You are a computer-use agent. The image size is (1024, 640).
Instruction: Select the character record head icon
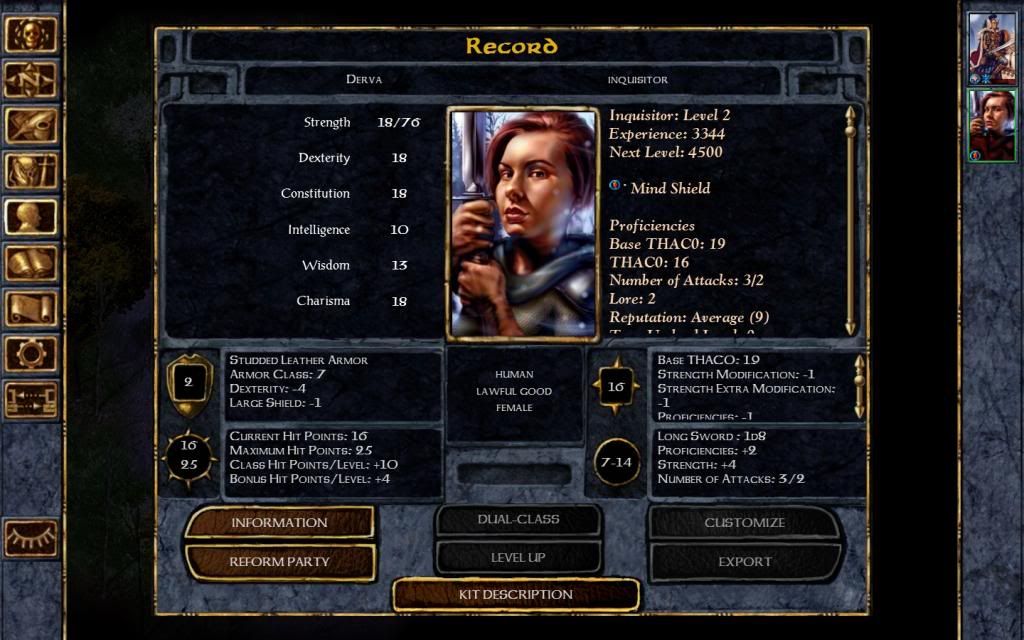tap(31, 217)
